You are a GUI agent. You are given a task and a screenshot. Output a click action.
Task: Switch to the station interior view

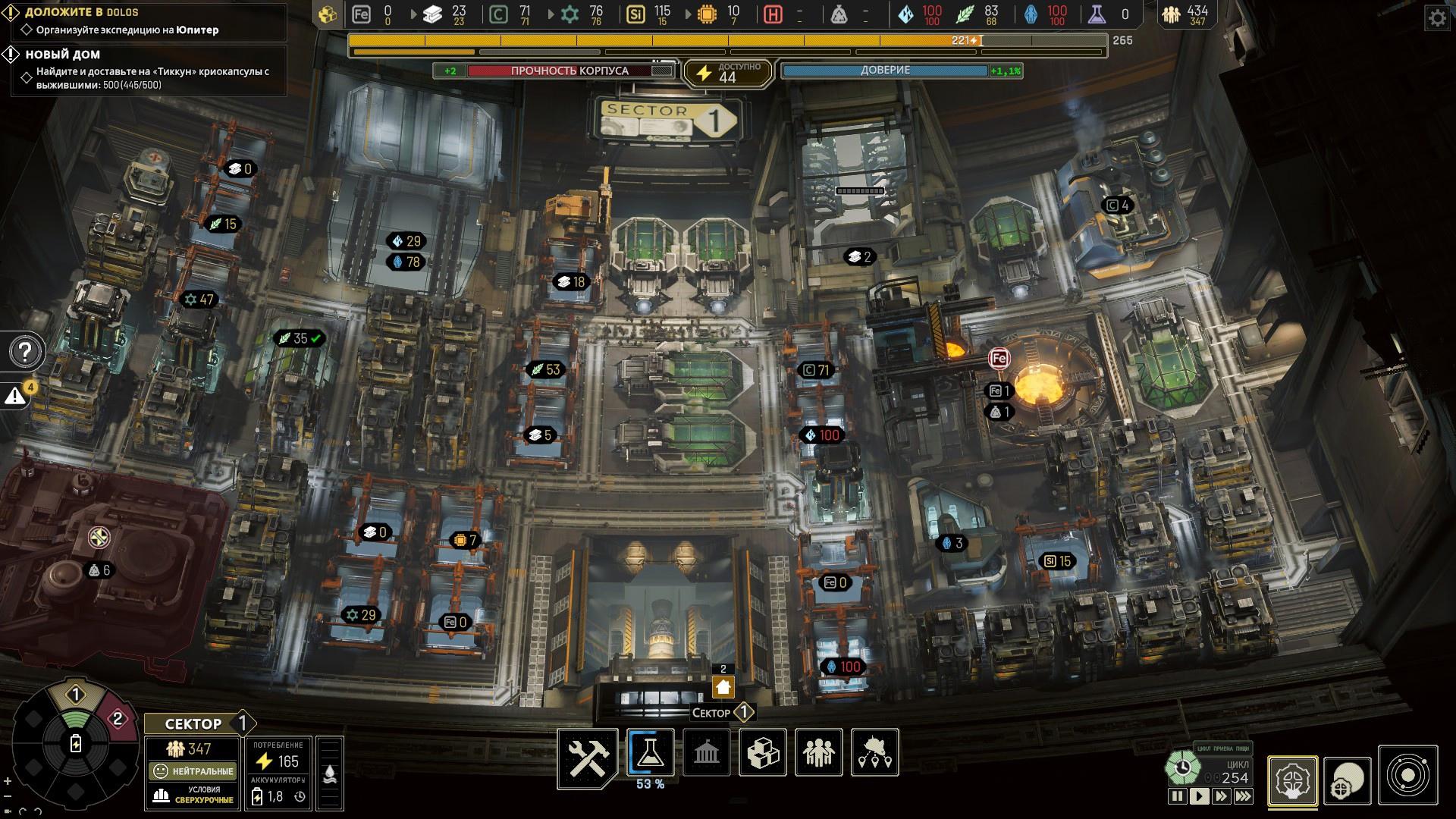1292,780
